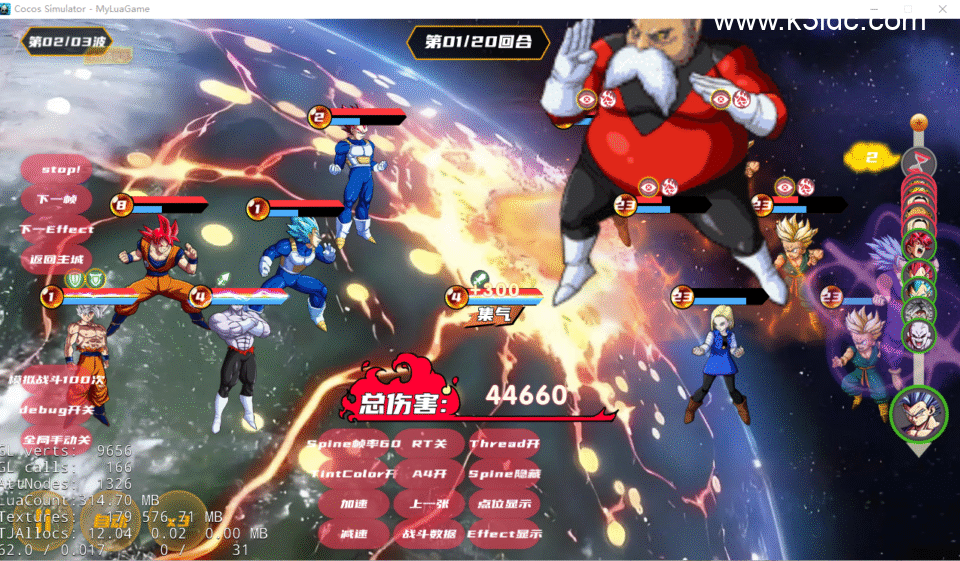Speed up with the 加速 button
960x561 pixels.
(x=353, y=504)
